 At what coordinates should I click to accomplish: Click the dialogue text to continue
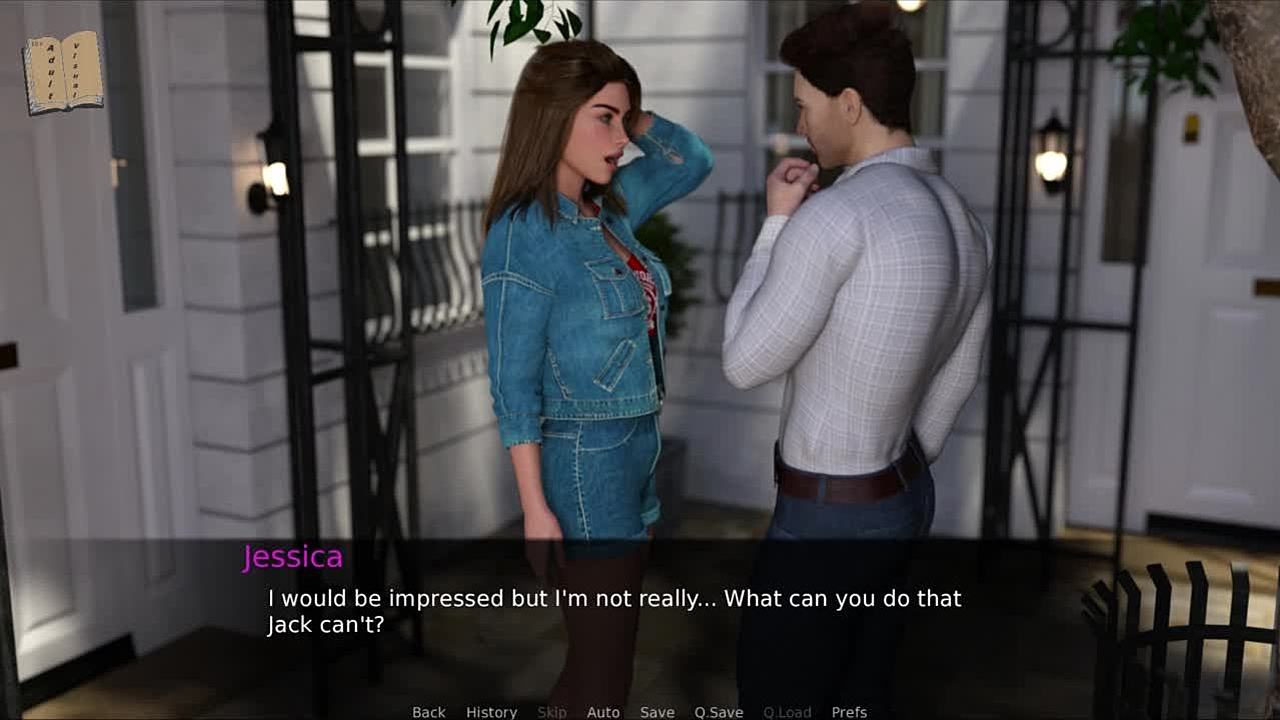pos(614,611)
